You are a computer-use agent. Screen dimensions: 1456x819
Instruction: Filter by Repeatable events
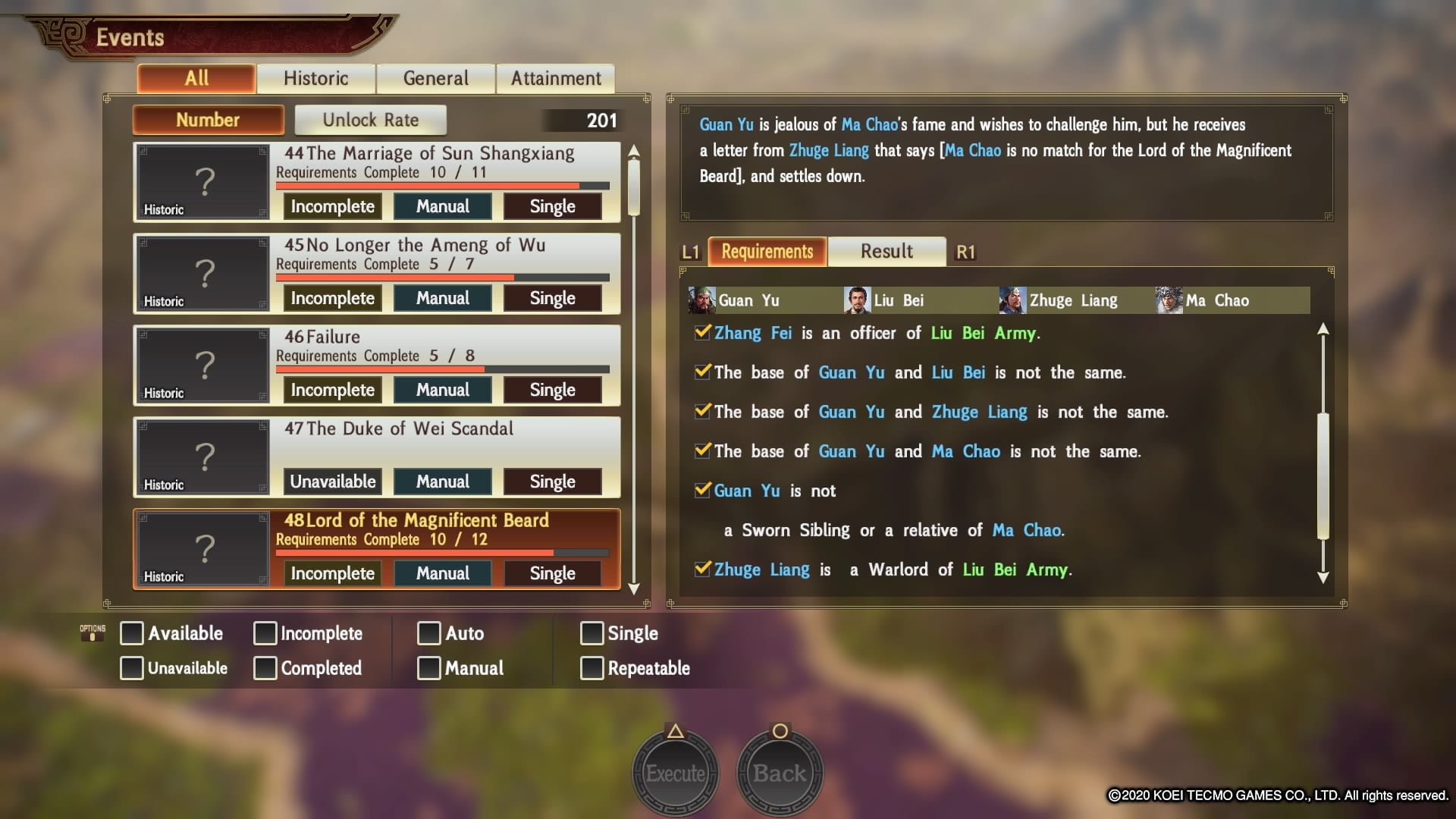click(592, 668)
